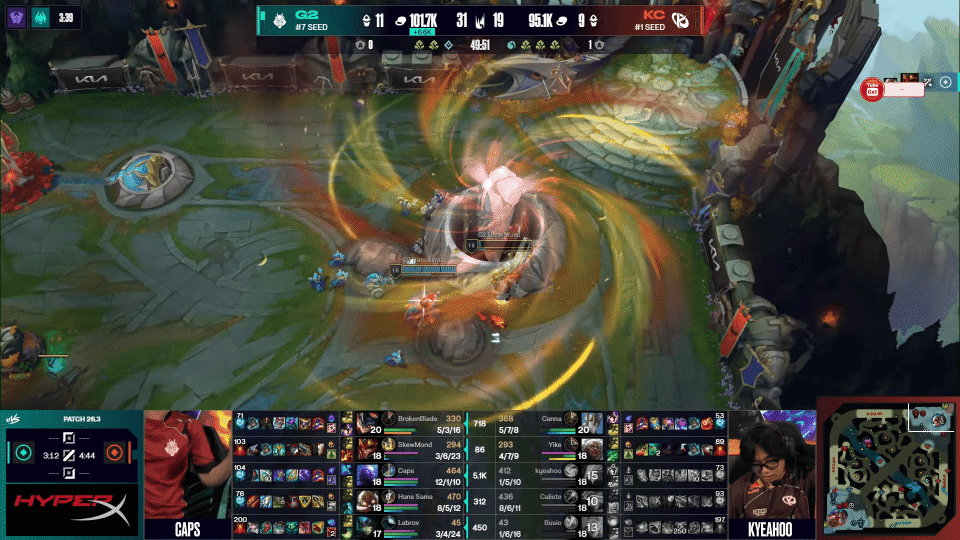Open the CAPS player camera
This screenshot has width=960, height=540.
(188, 465)
